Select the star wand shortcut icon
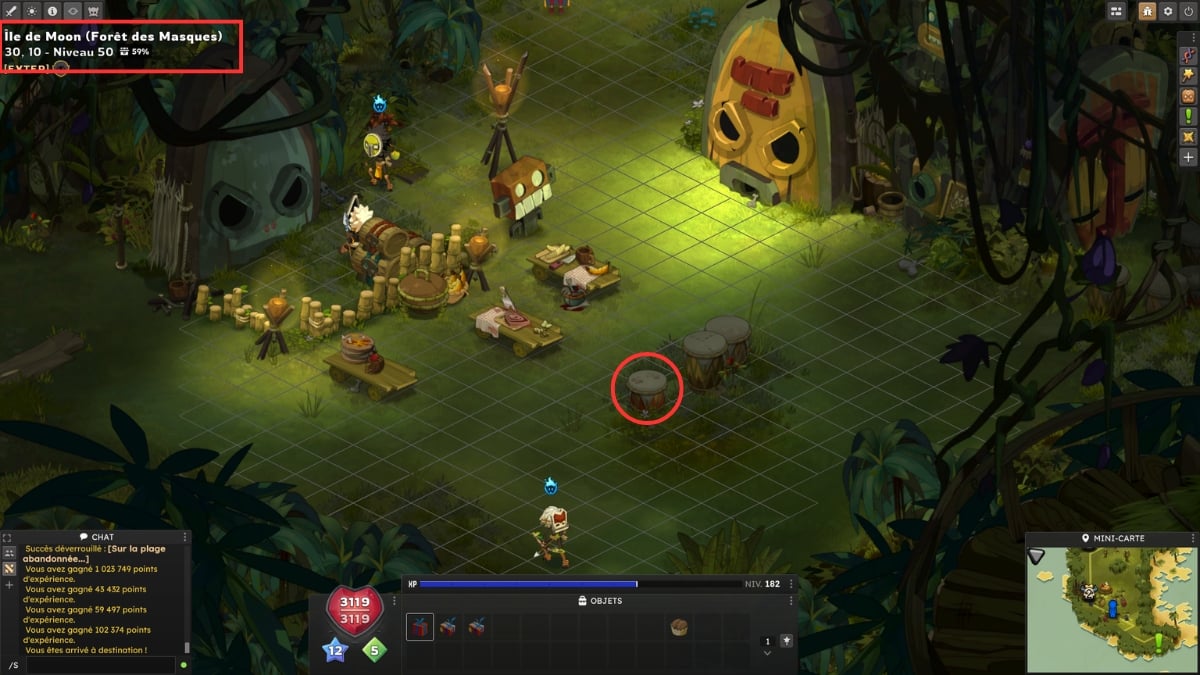Screen dimensions: 1200x675 [1188, 74]
